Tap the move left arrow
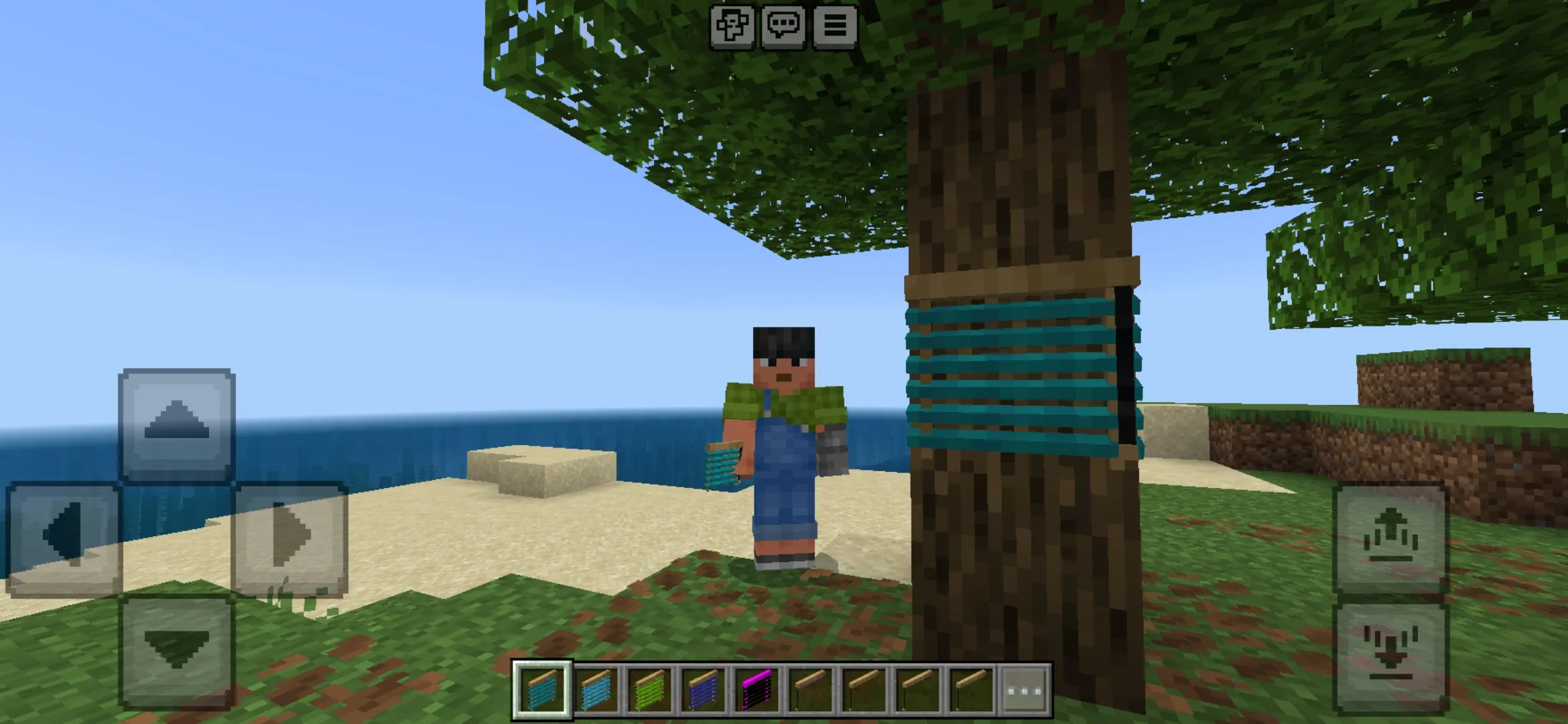The height and width of the screenshot is (724, 1568). tap(63, 537)
